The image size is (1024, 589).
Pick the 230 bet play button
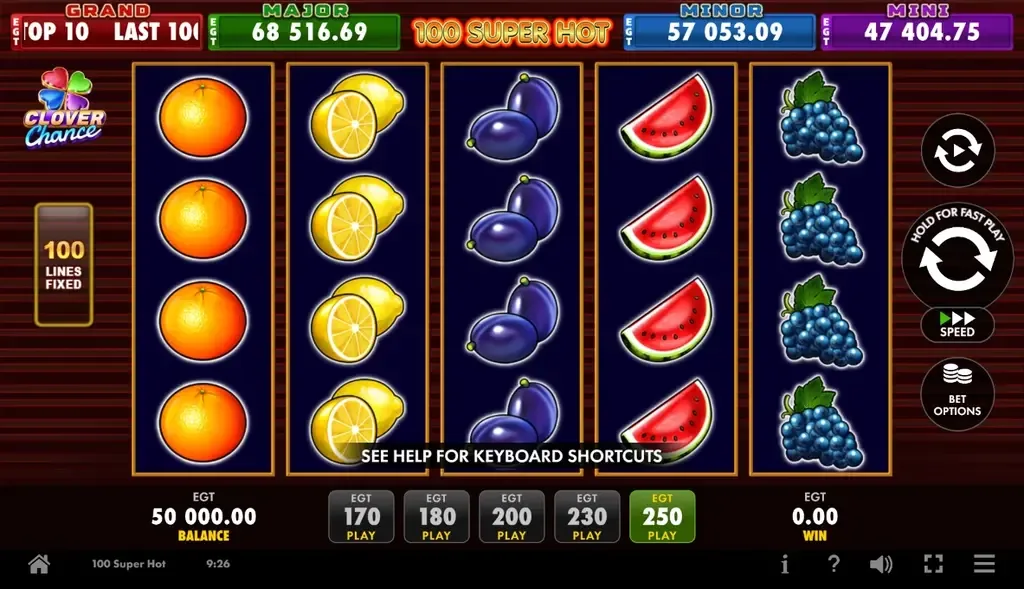pyautogui.click(x=587, y=517)
